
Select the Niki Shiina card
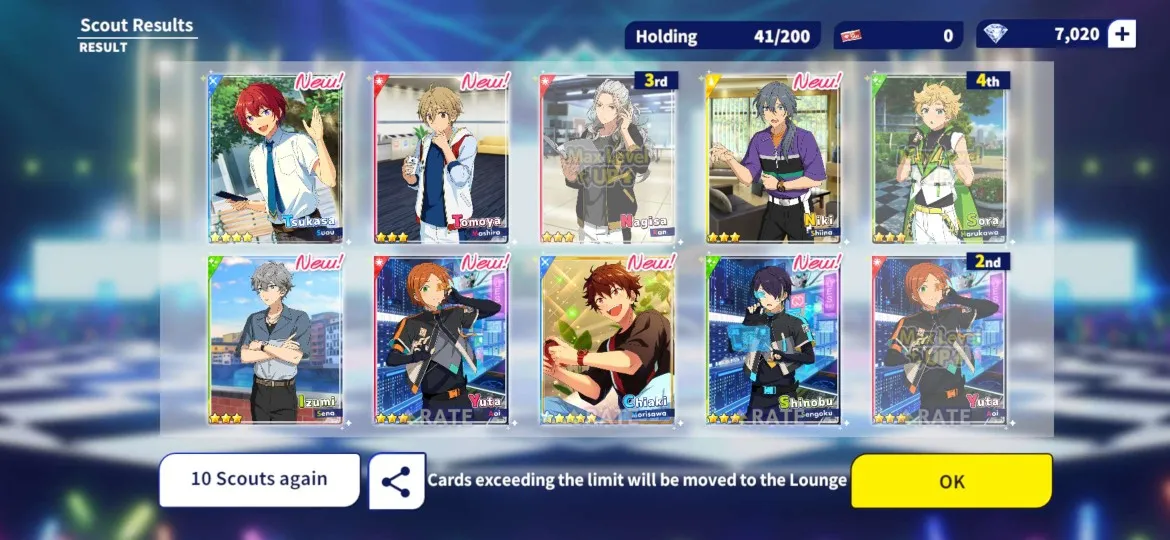pos(774,158)
